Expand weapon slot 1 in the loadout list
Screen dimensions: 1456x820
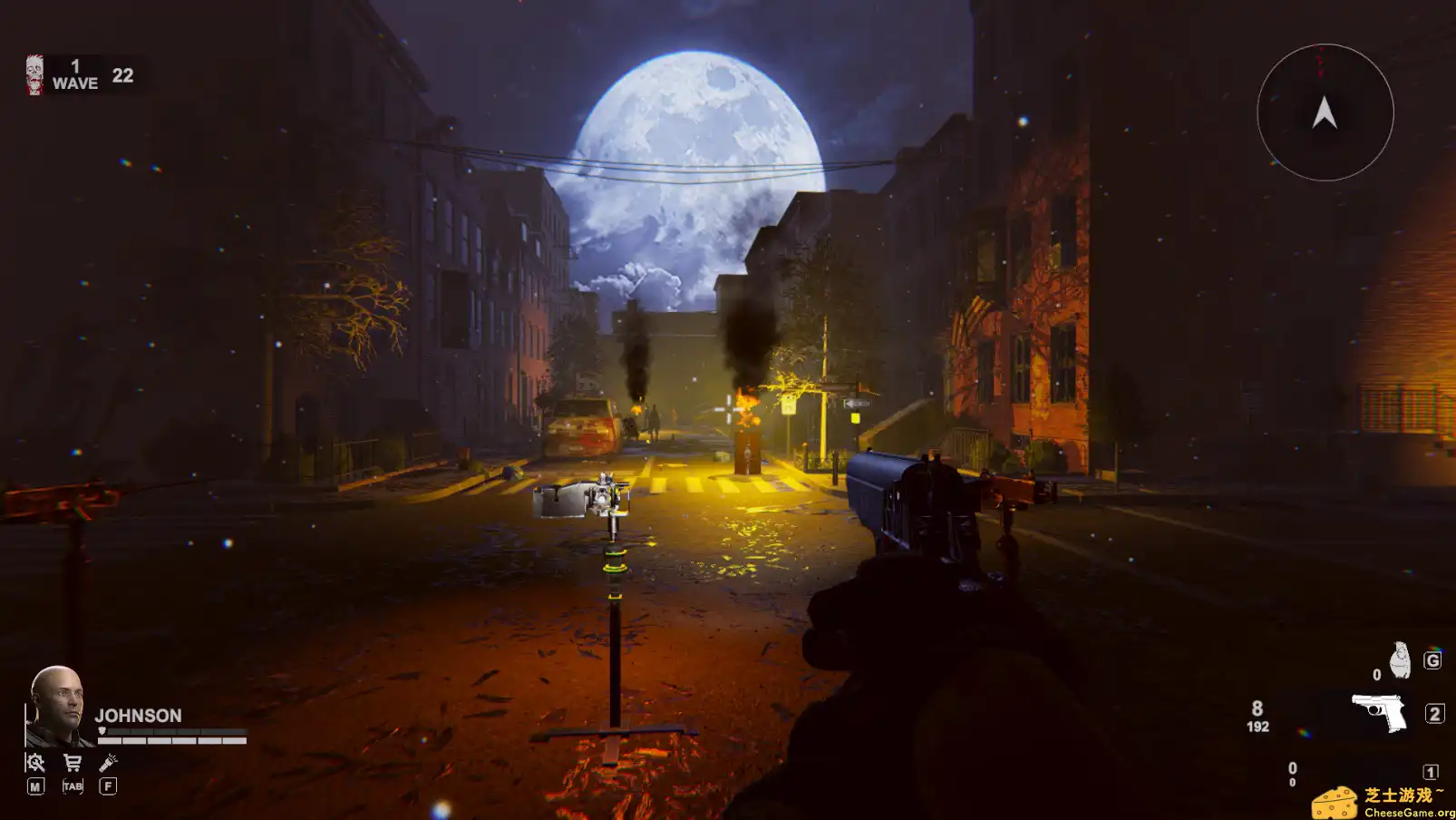tap(1432, 771)
